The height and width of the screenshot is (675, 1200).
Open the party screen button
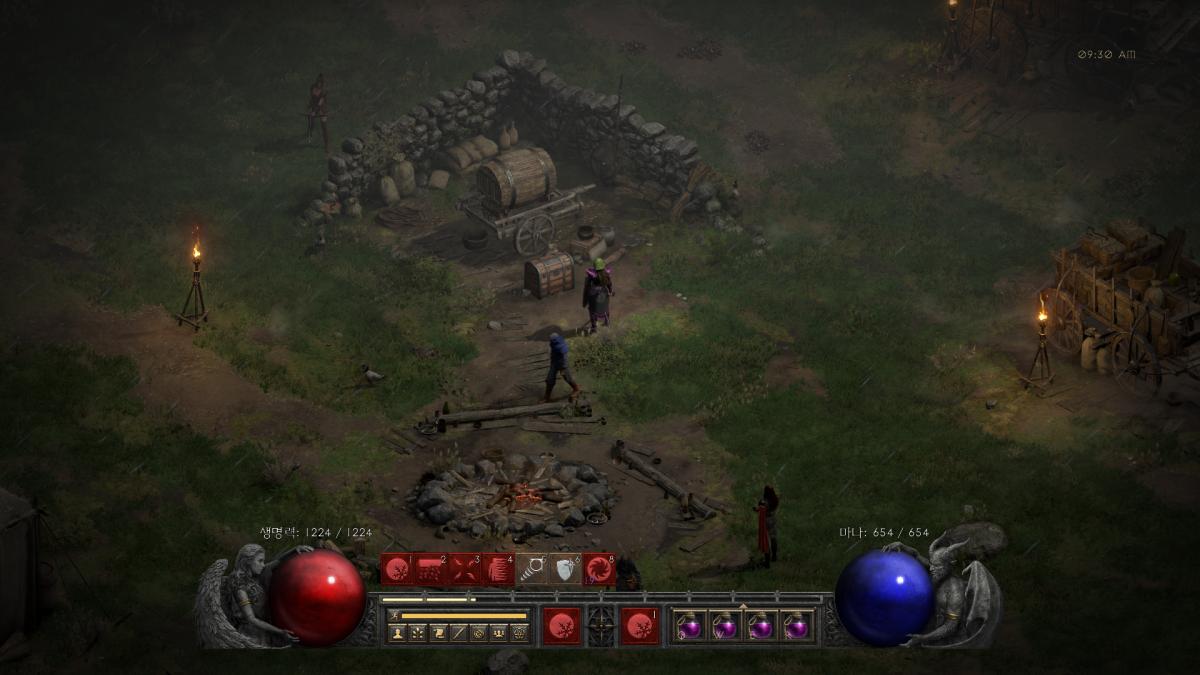click(498, 633)
